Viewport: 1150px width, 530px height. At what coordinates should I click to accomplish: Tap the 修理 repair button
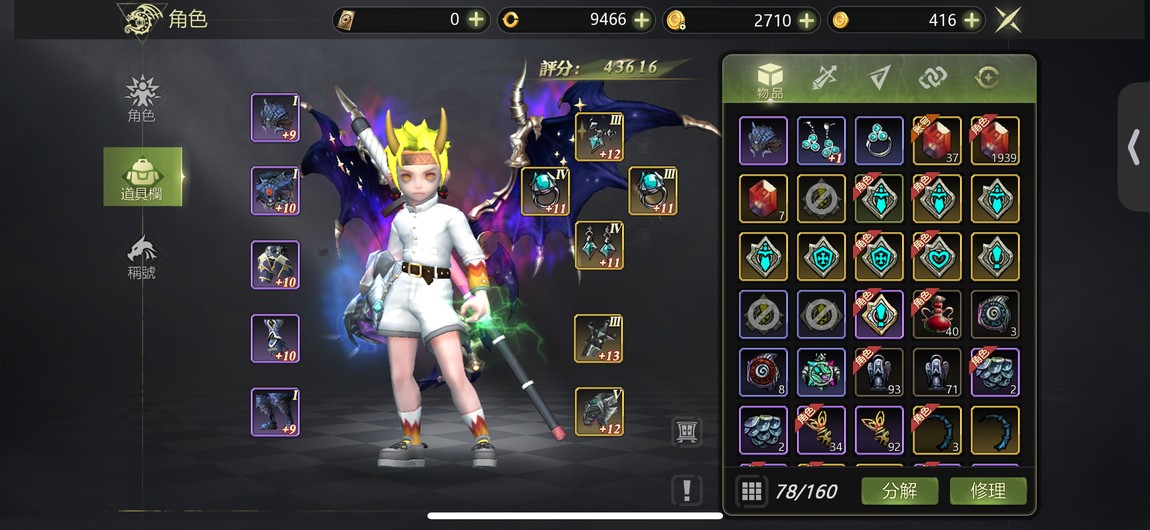[985, 490]
